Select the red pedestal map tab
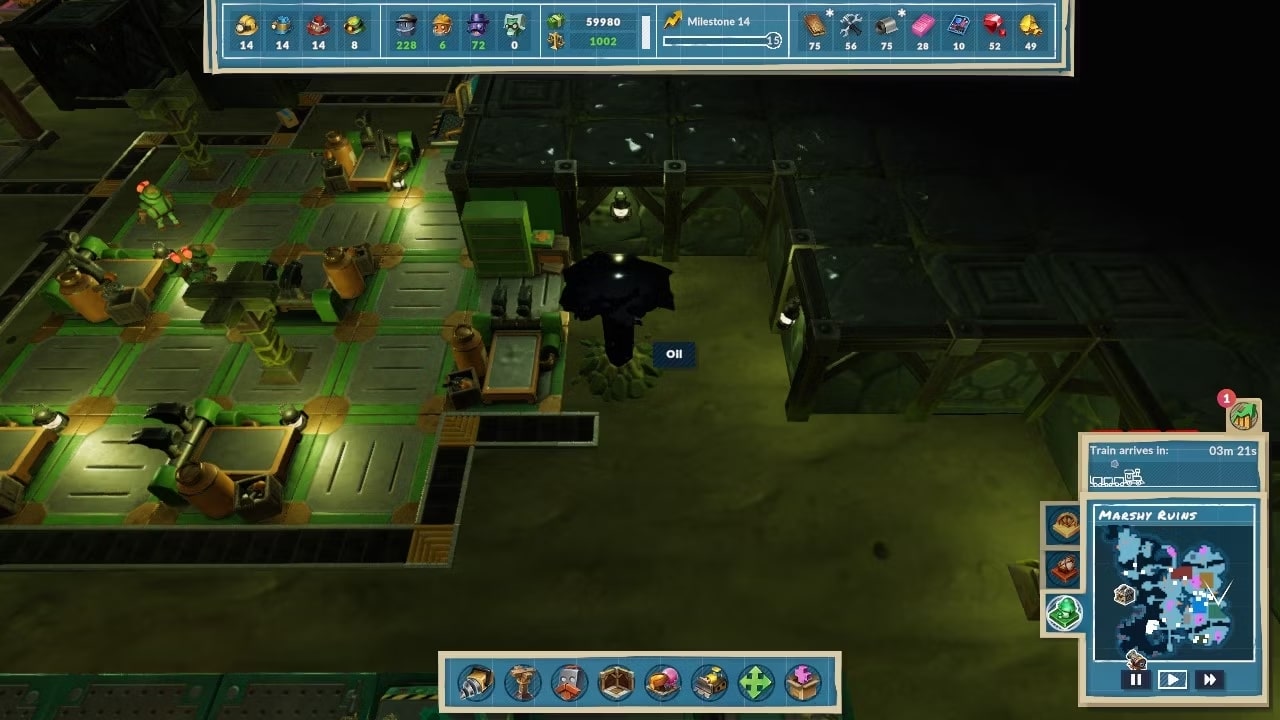The height and width of the screenshot is (720, 1280). point(1064,568)
